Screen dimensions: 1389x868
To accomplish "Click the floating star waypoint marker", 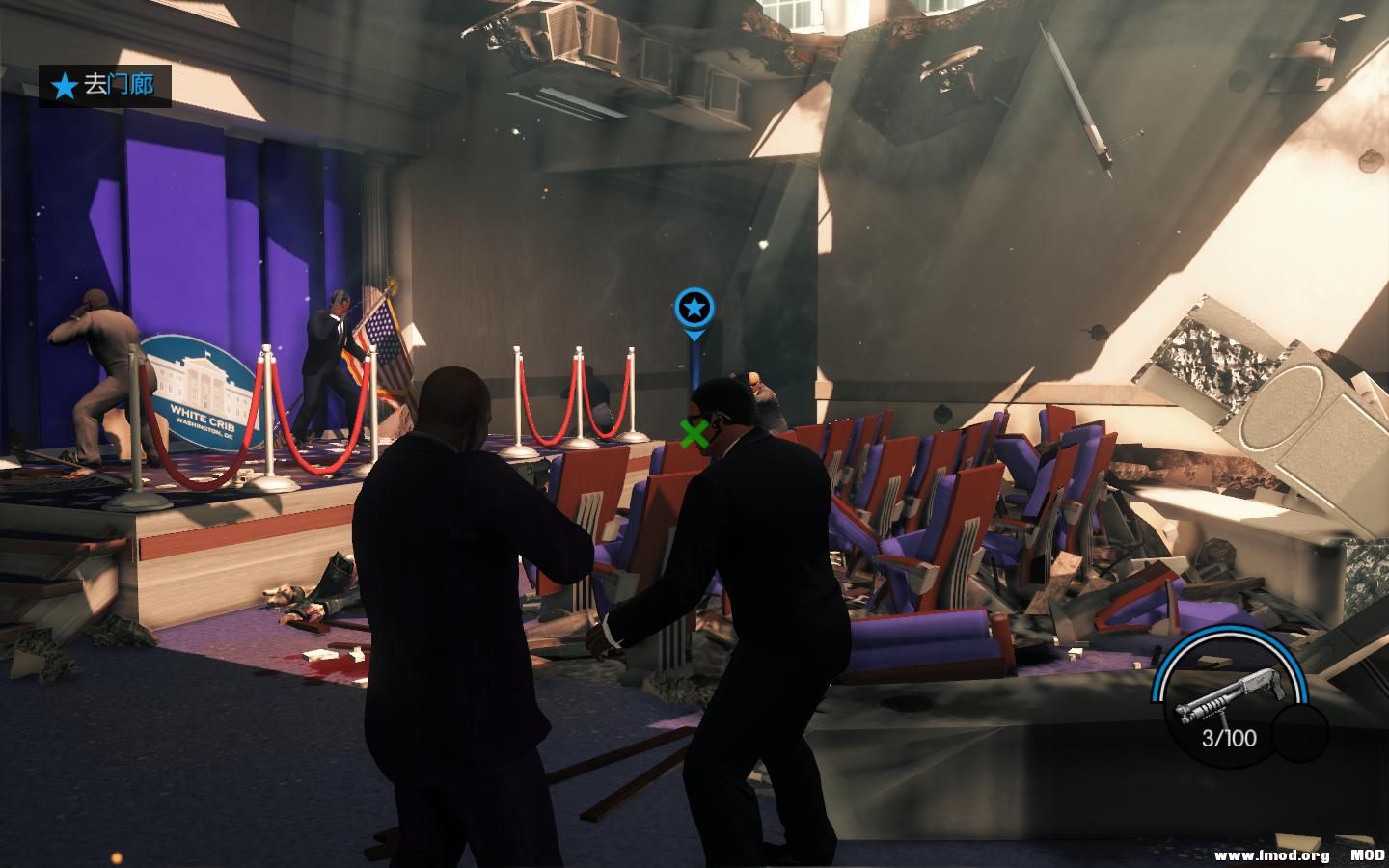I will (693, 307).
